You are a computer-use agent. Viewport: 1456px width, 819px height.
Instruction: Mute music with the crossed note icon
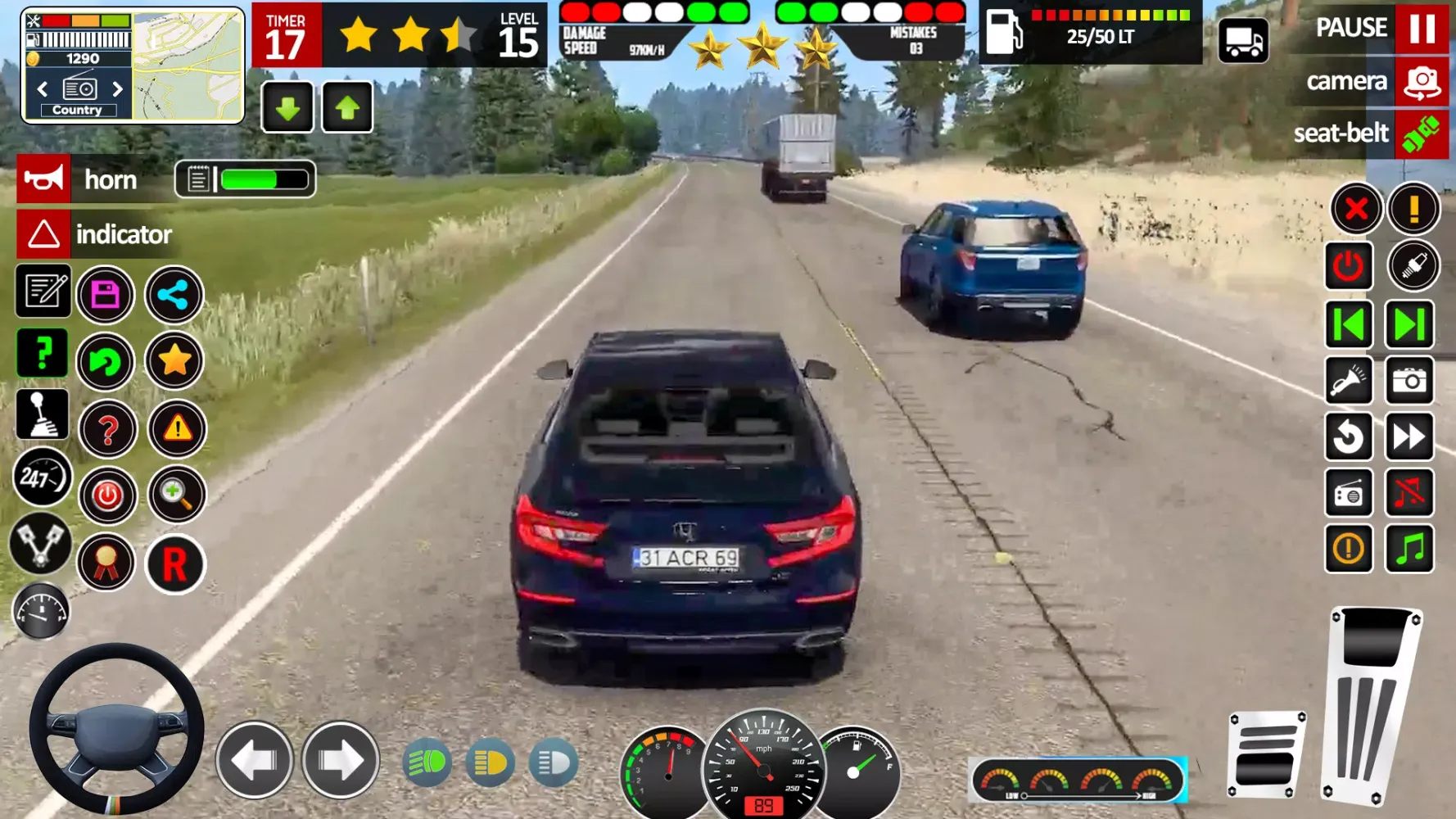(x=1409, y=493)
